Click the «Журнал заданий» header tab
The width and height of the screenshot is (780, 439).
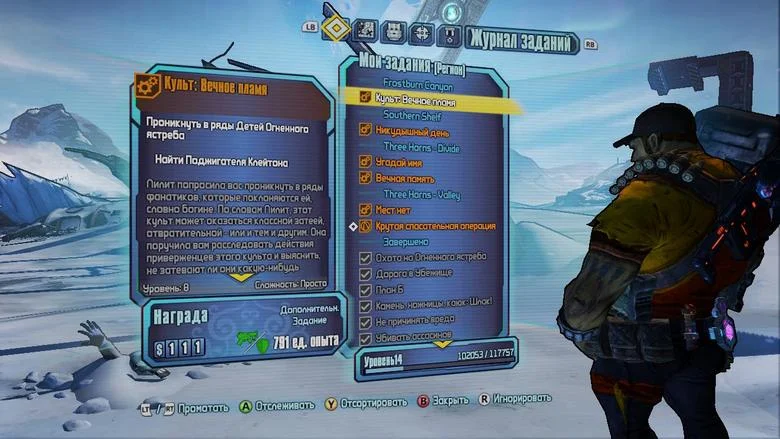(x=524, y=41)
